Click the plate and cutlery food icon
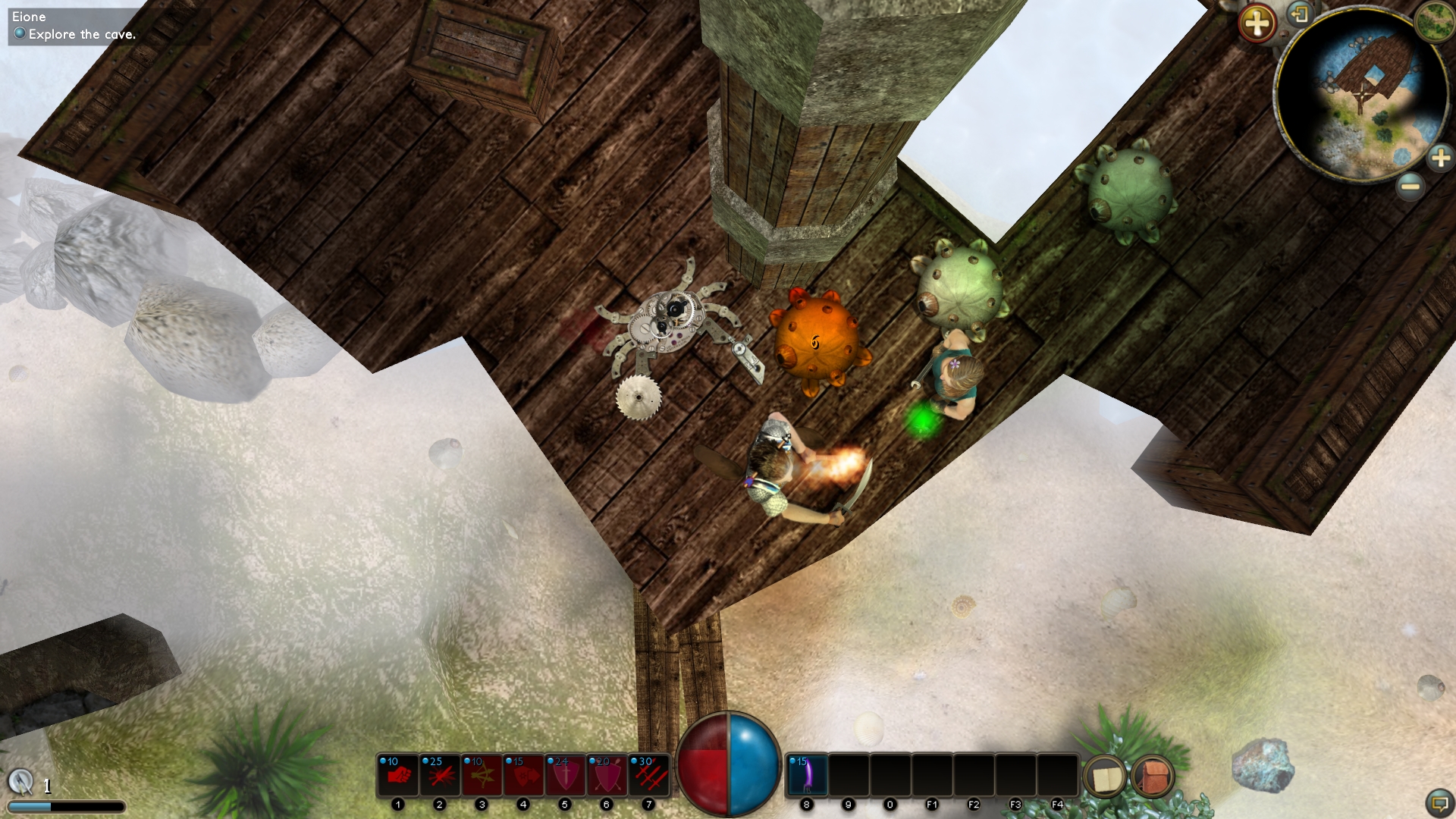The height and width of the screenshot is (819, 1456). pos(20,780)
